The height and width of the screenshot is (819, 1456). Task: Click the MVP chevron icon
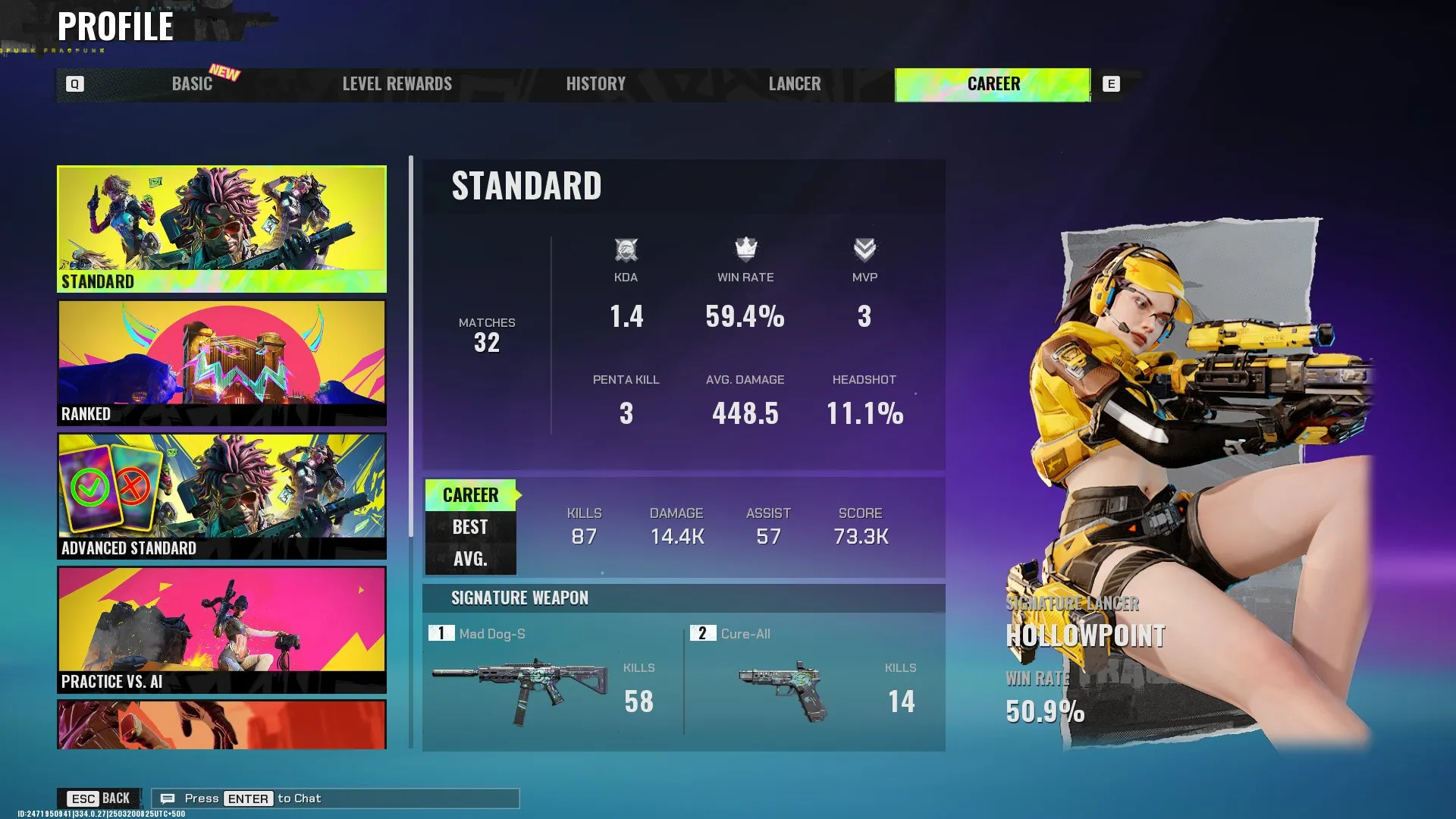(864, 248)
